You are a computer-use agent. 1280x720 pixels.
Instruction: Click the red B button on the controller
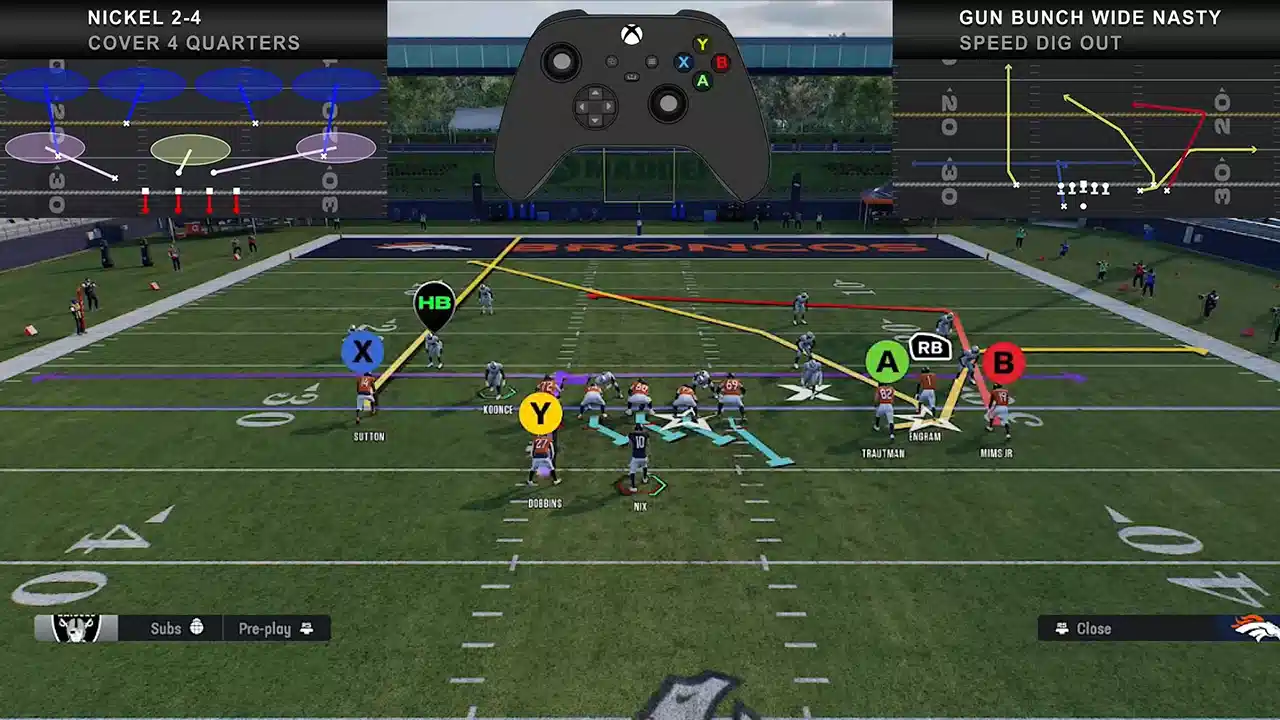click(x=722, y=62)
